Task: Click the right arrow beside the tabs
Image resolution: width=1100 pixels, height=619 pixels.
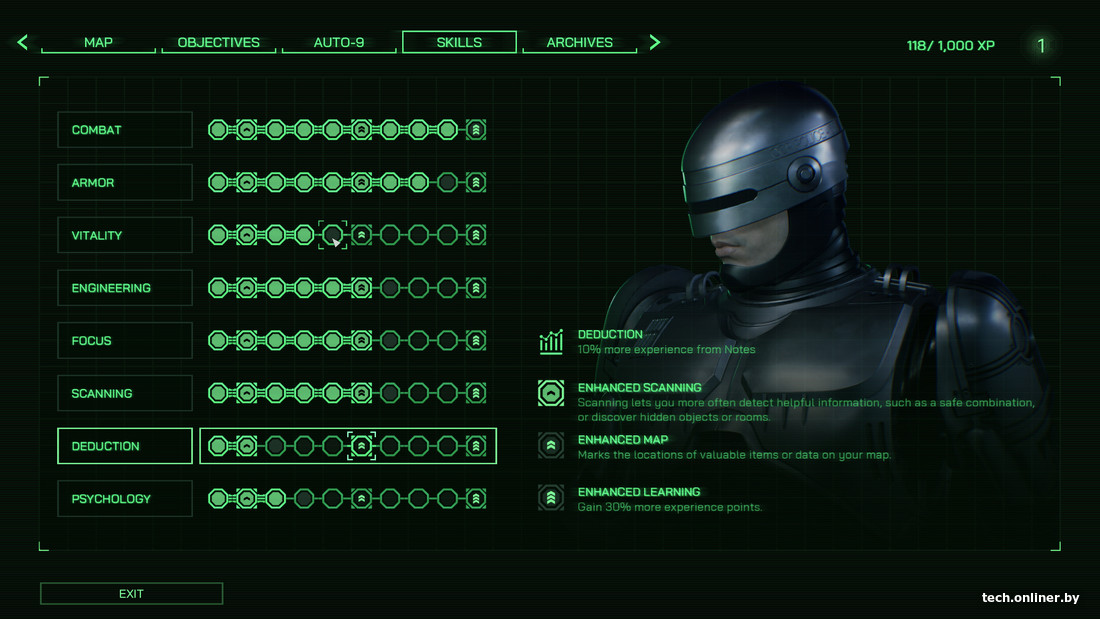Action: [x=655, y=42]
